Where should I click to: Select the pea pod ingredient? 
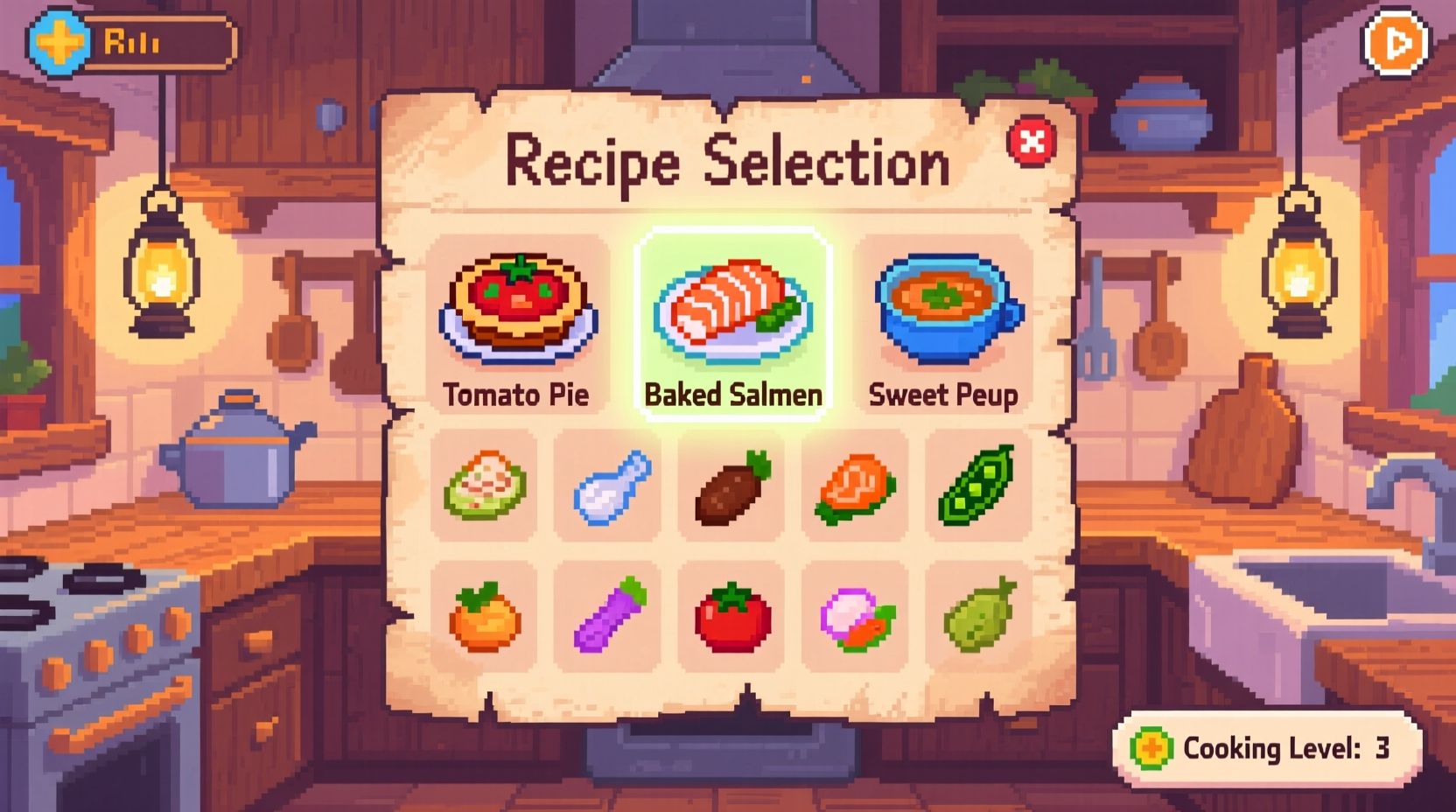pyautogui.click(x=977, y=487)
